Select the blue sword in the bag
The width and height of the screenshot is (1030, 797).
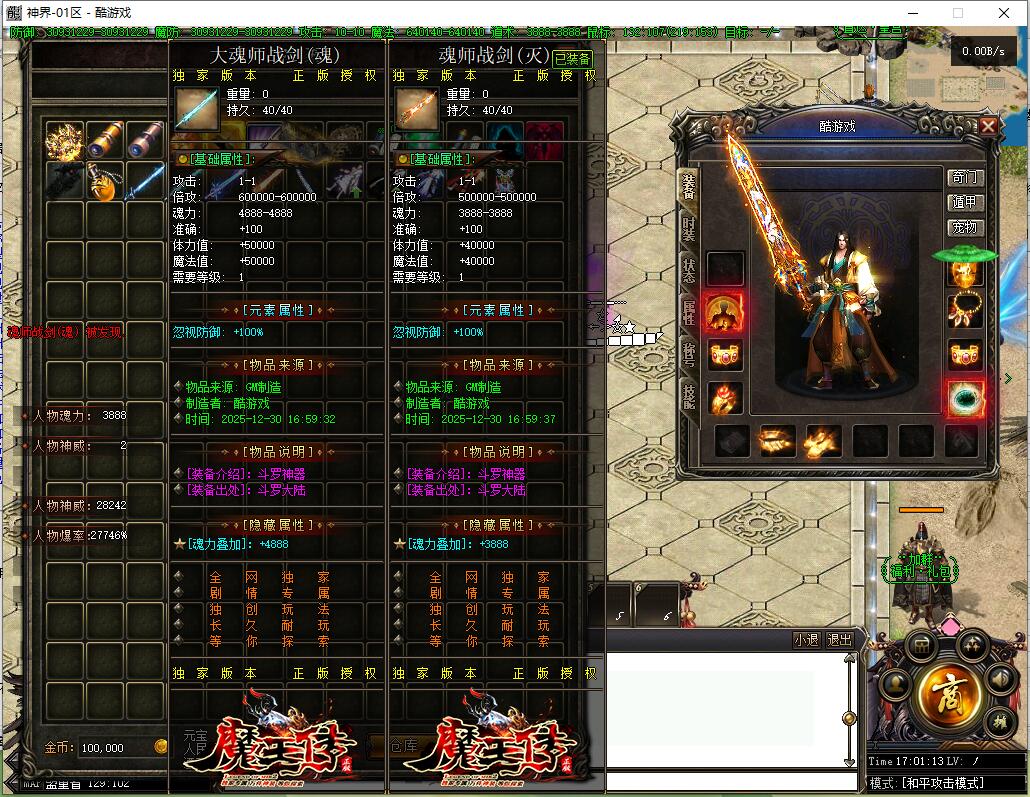pos(145,182)
